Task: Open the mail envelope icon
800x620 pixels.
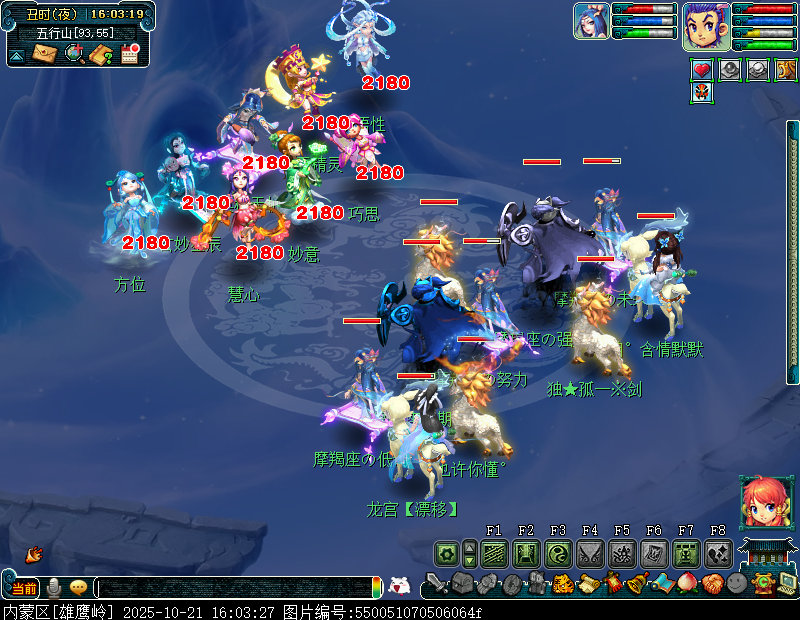Action: tap(45, 54)
